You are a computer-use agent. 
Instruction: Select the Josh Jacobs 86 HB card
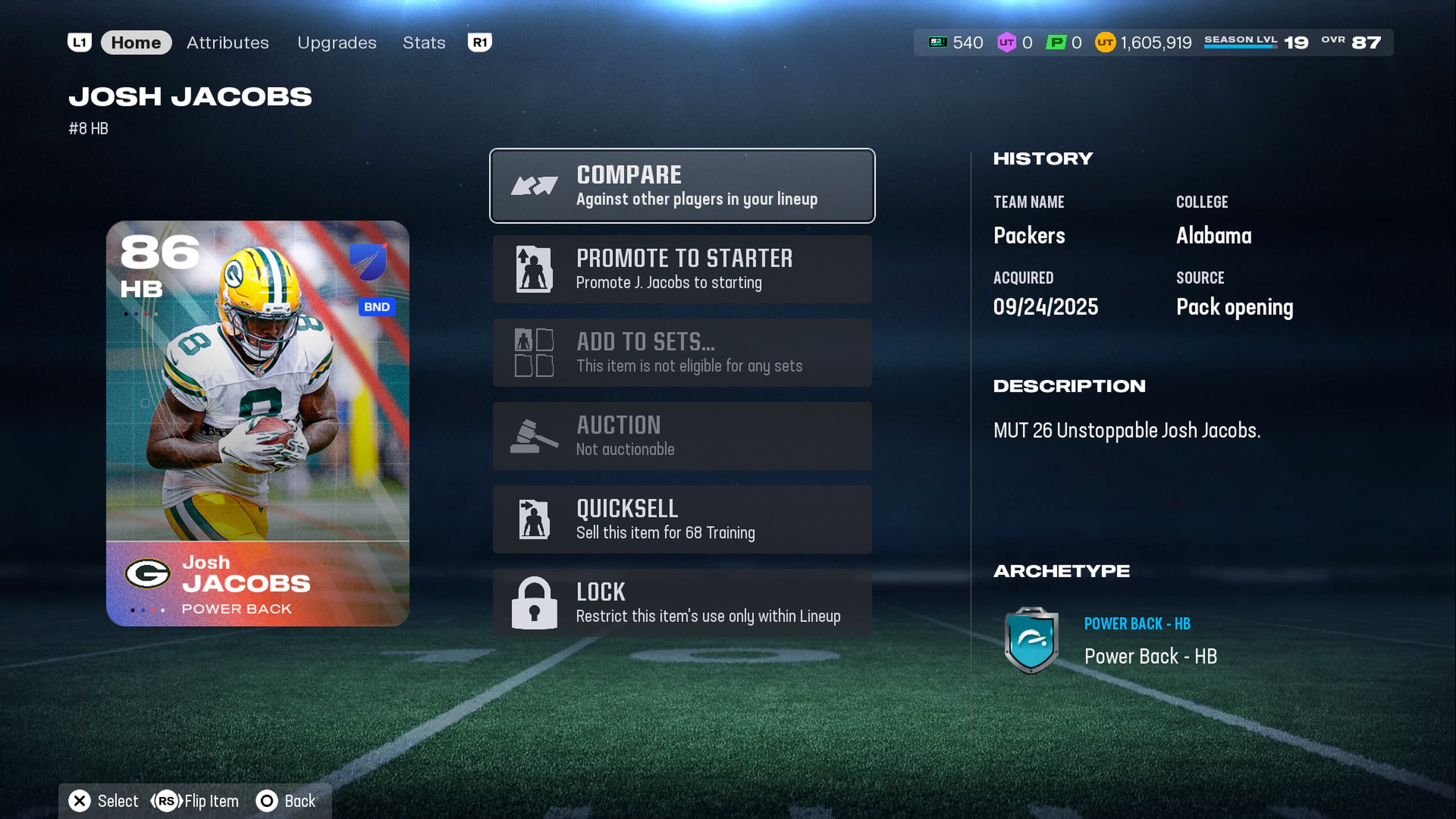point(258,423)
